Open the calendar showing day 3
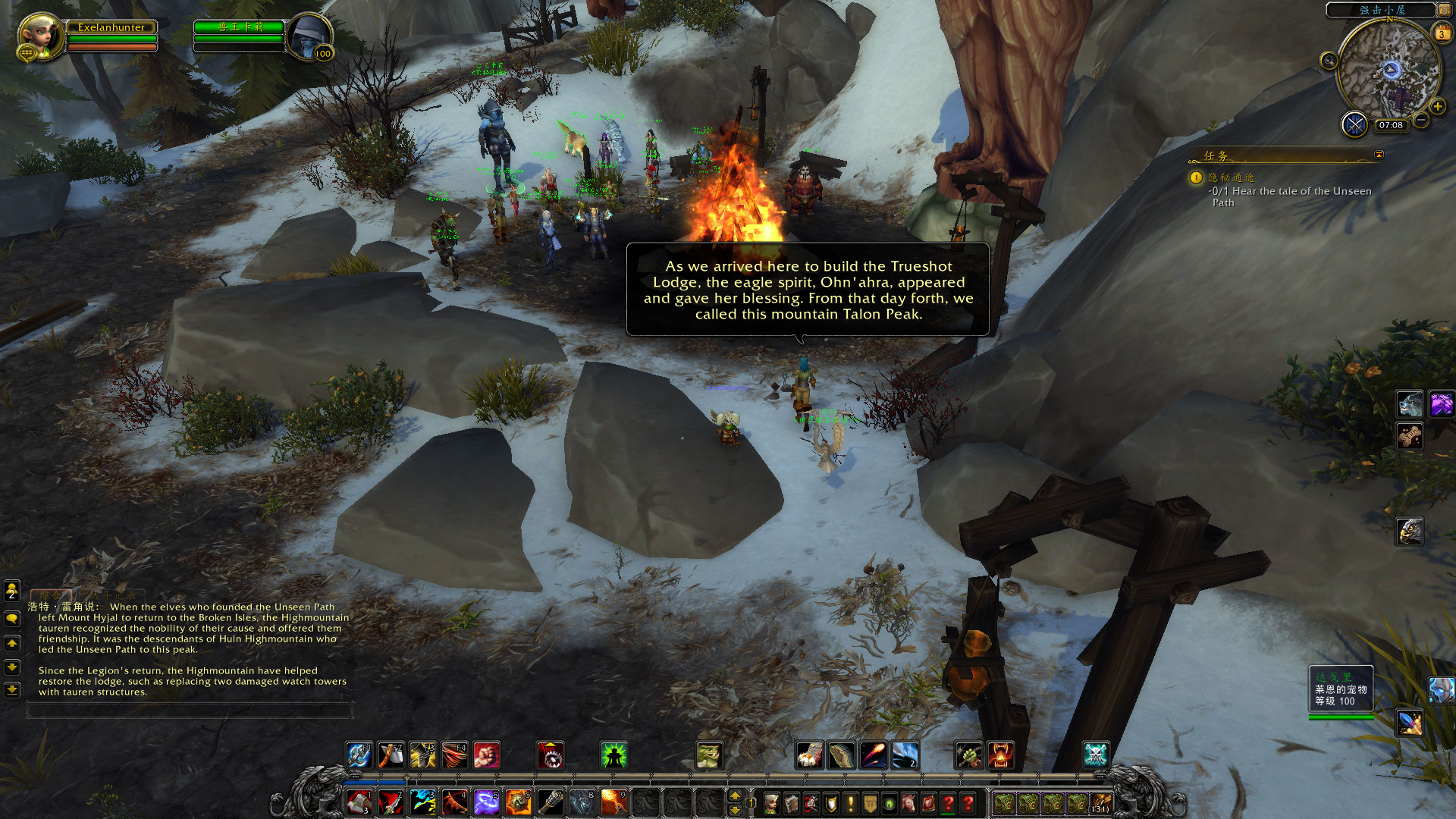Viewport: 1456px width, 819px height. point(1441,33)
